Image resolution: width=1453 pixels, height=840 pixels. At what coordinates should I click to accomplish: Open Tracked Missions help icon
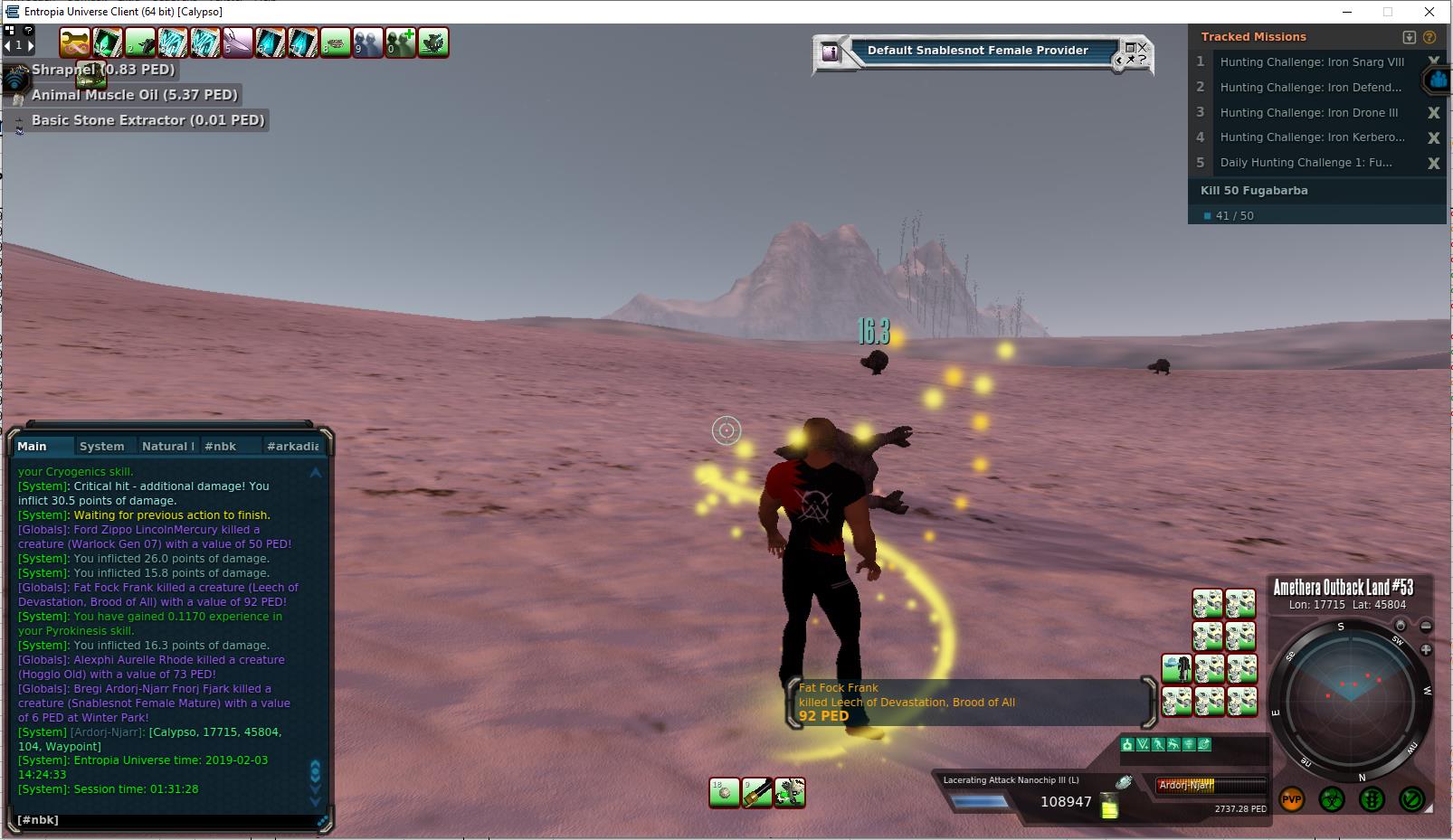coord(1429,37)
